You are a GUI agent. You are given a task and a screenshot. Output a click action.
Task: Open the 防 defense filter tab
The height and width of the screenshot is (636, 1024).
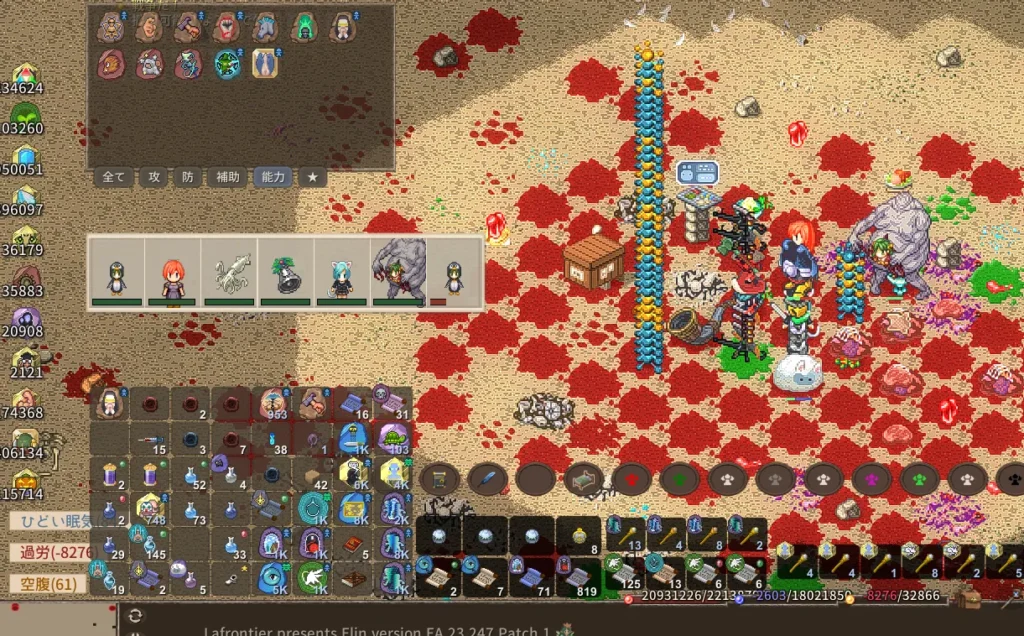pyautogui.click(x=187, y=177)
